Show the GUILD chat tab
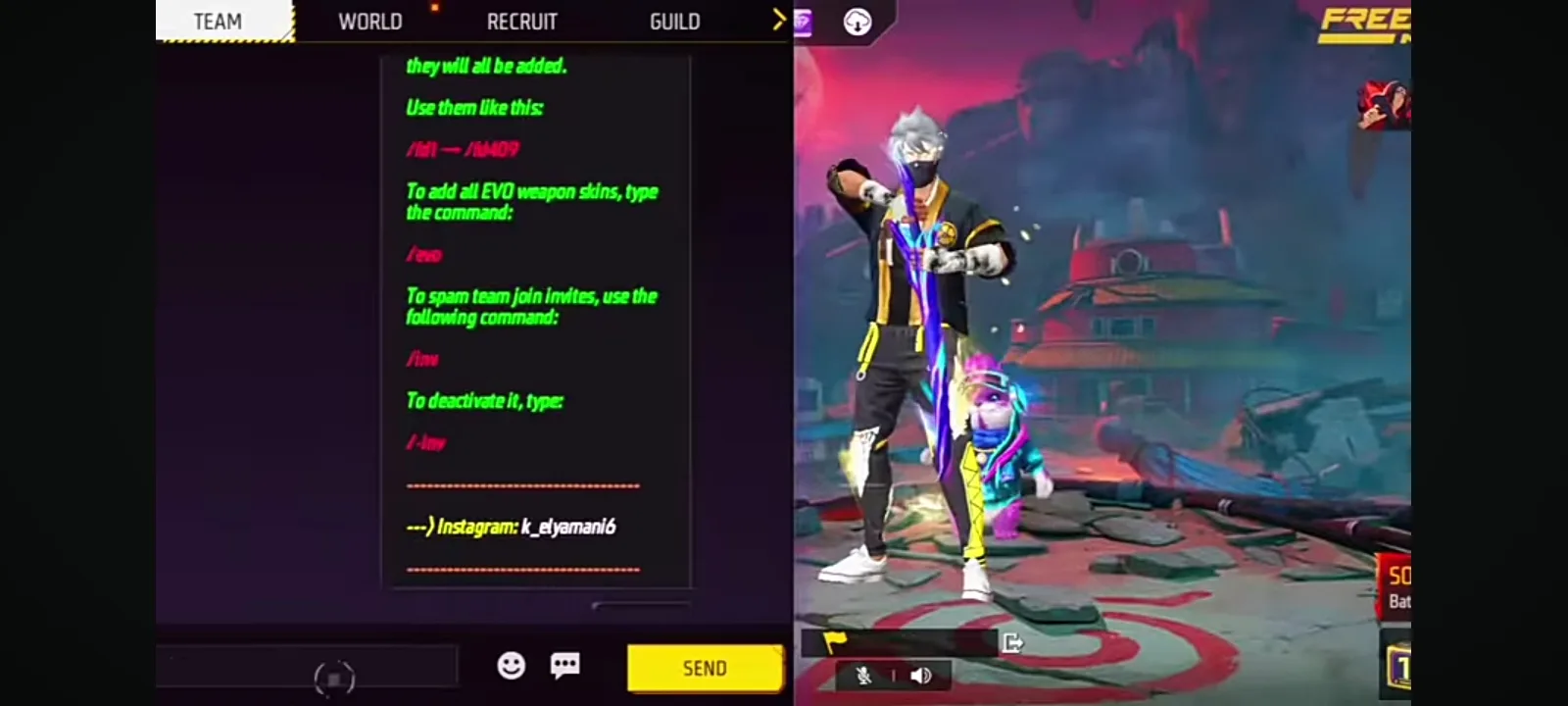 click(x=674, y=22)
